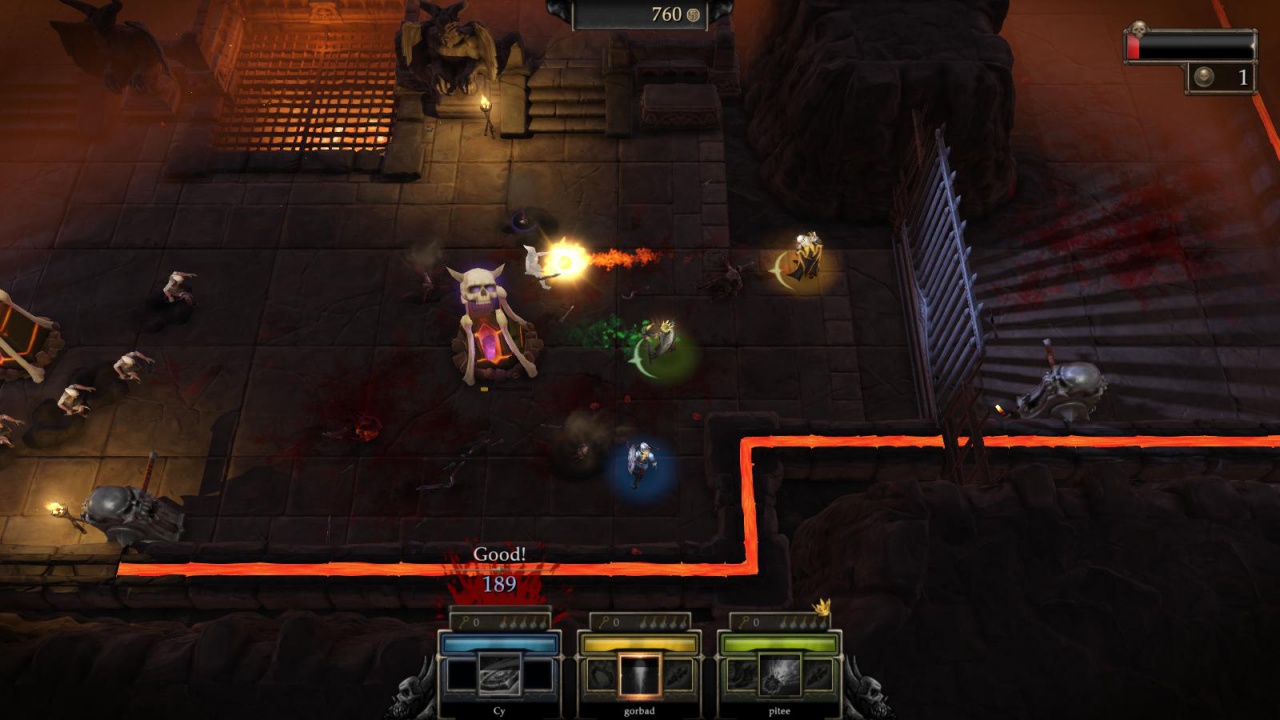Select pitee's left ability slot
Viewport: 1280px width, 720px height.
pyautogui.click(x=741, y=676)
